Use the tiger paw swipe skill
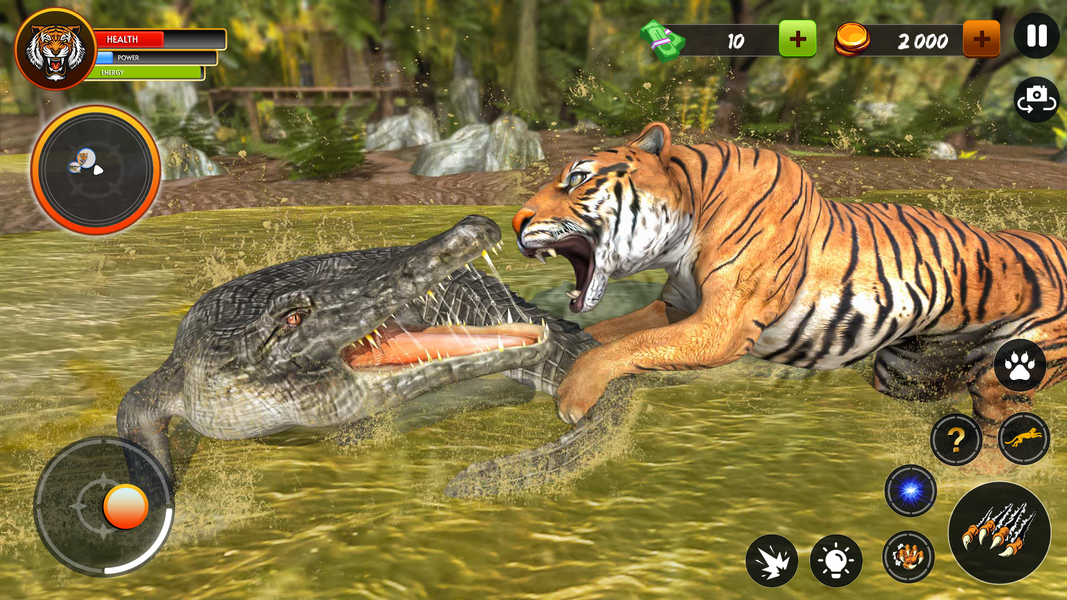 tap(908, 557)
